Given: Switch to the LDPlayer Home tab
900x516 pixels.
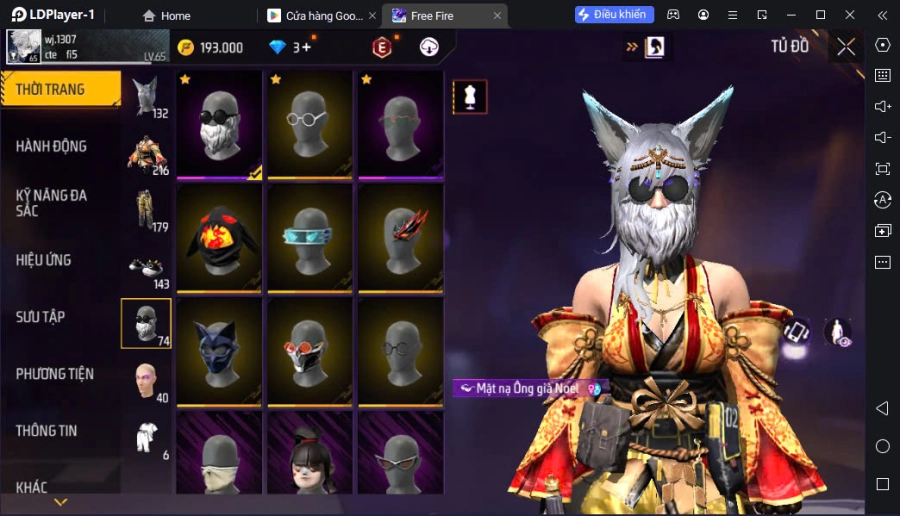Looking at the screenshot, I should [x=166, y=16].
